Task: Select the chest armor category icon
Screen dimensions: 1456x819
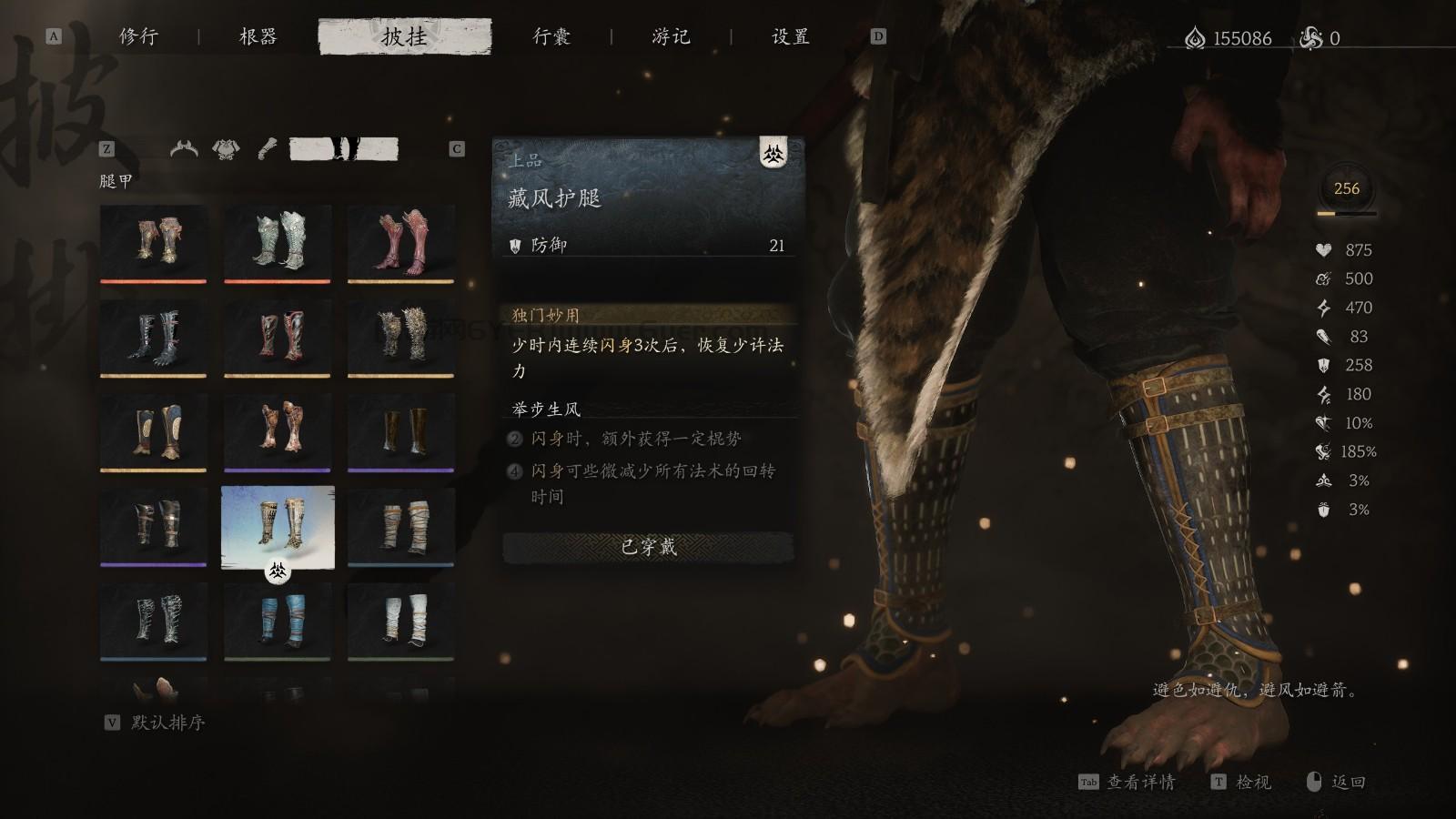Action: (x=224, y=148)
